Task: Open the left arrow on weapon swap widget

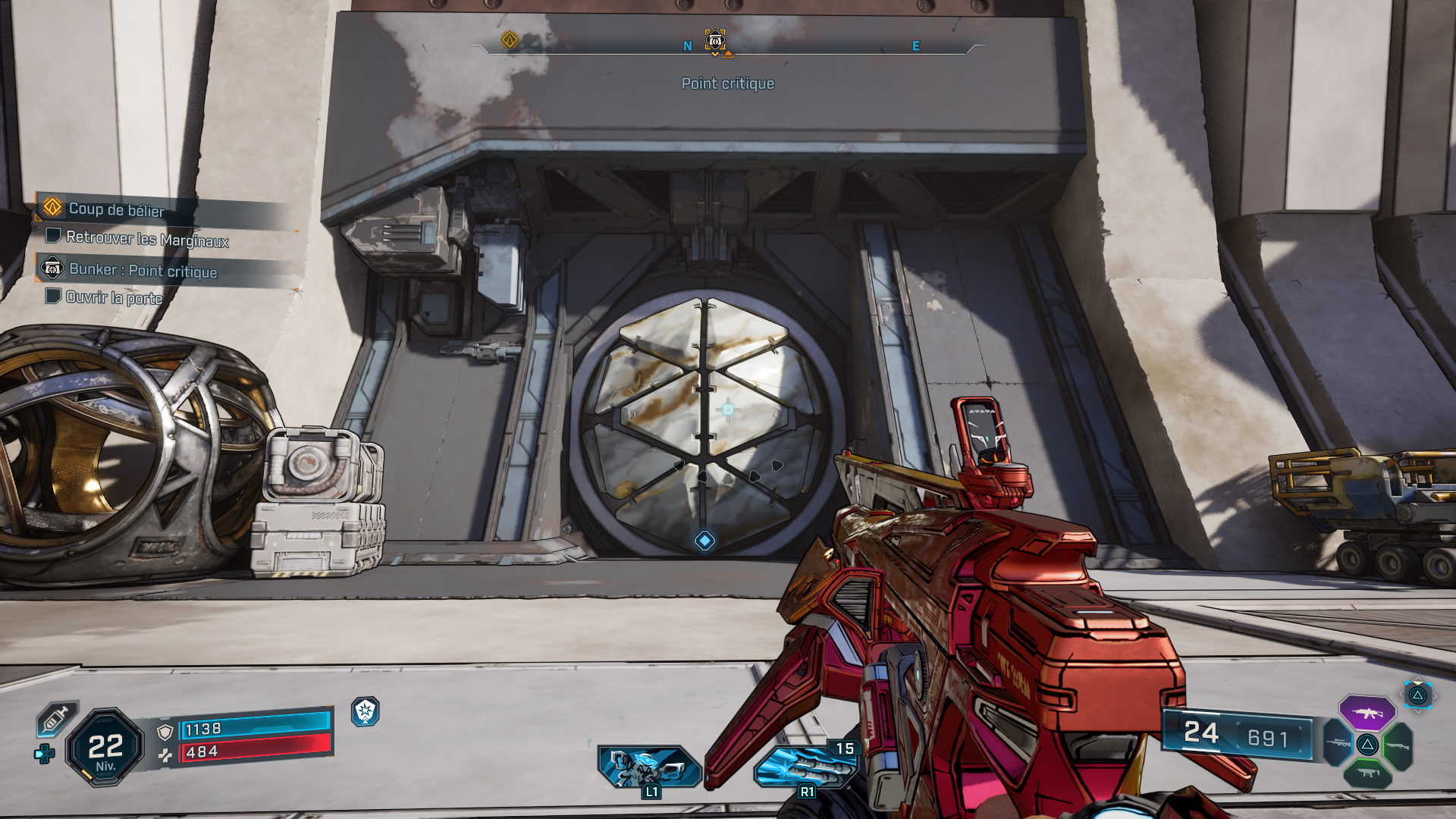Action: click(1401, 695)
